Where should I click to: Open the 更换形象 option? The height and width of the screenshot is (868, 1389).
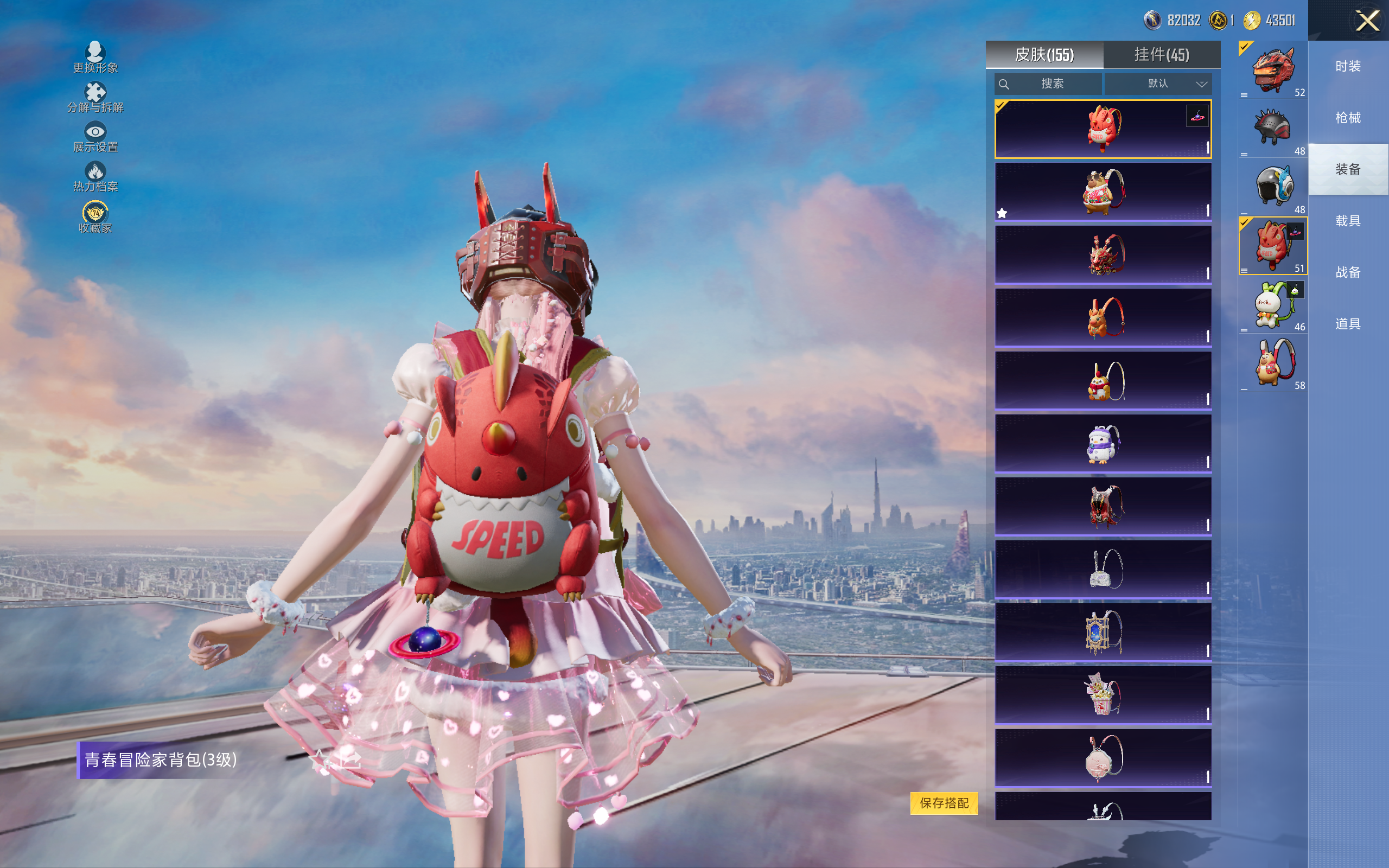click(95, 57)
